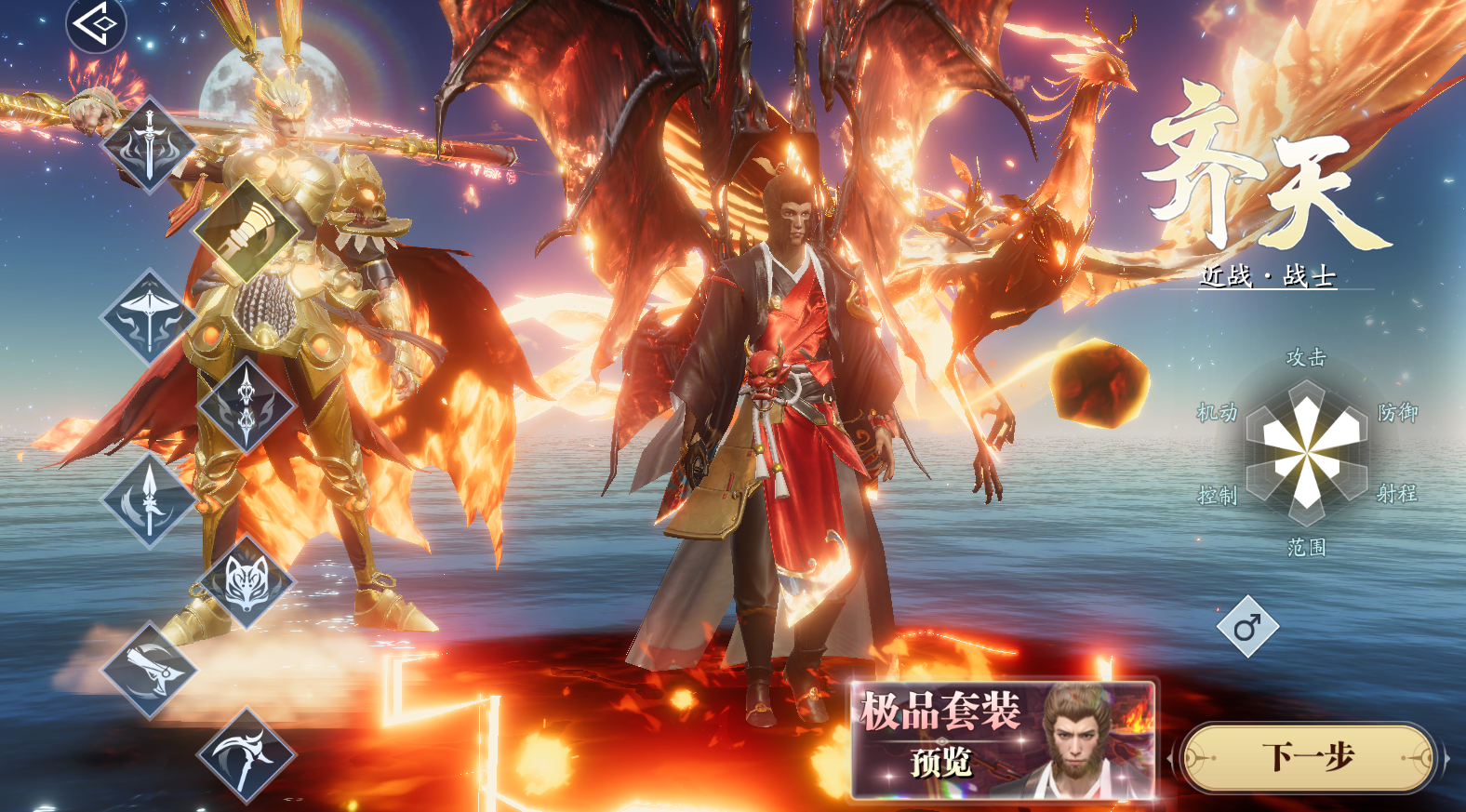1466x812 pixels.
Task: Continue with the 下一步 button
Action: click(1307, 758)
